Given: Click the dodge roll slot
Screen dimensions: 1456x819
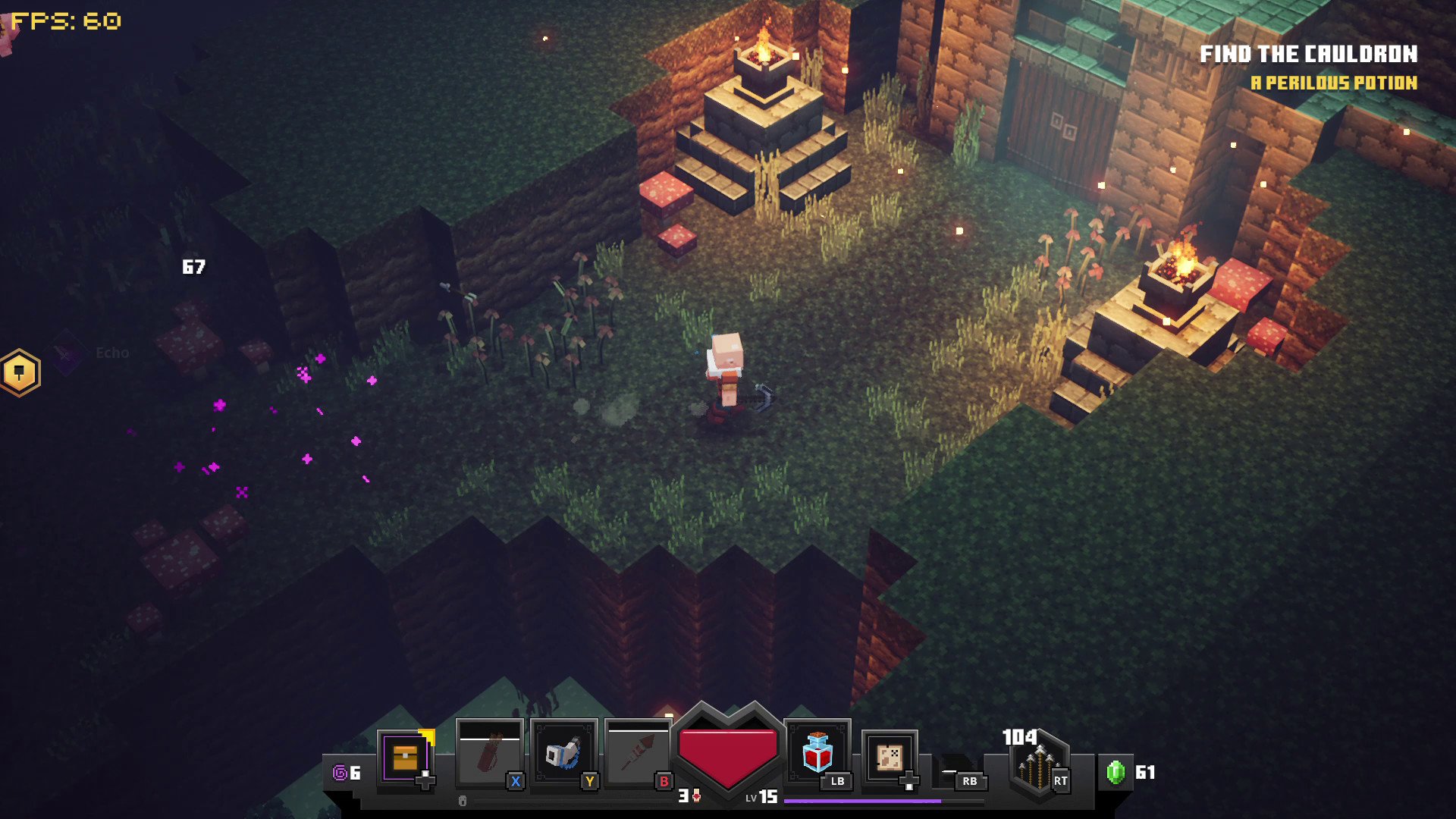Looking at the screenshot, I should tap(958, 770).
